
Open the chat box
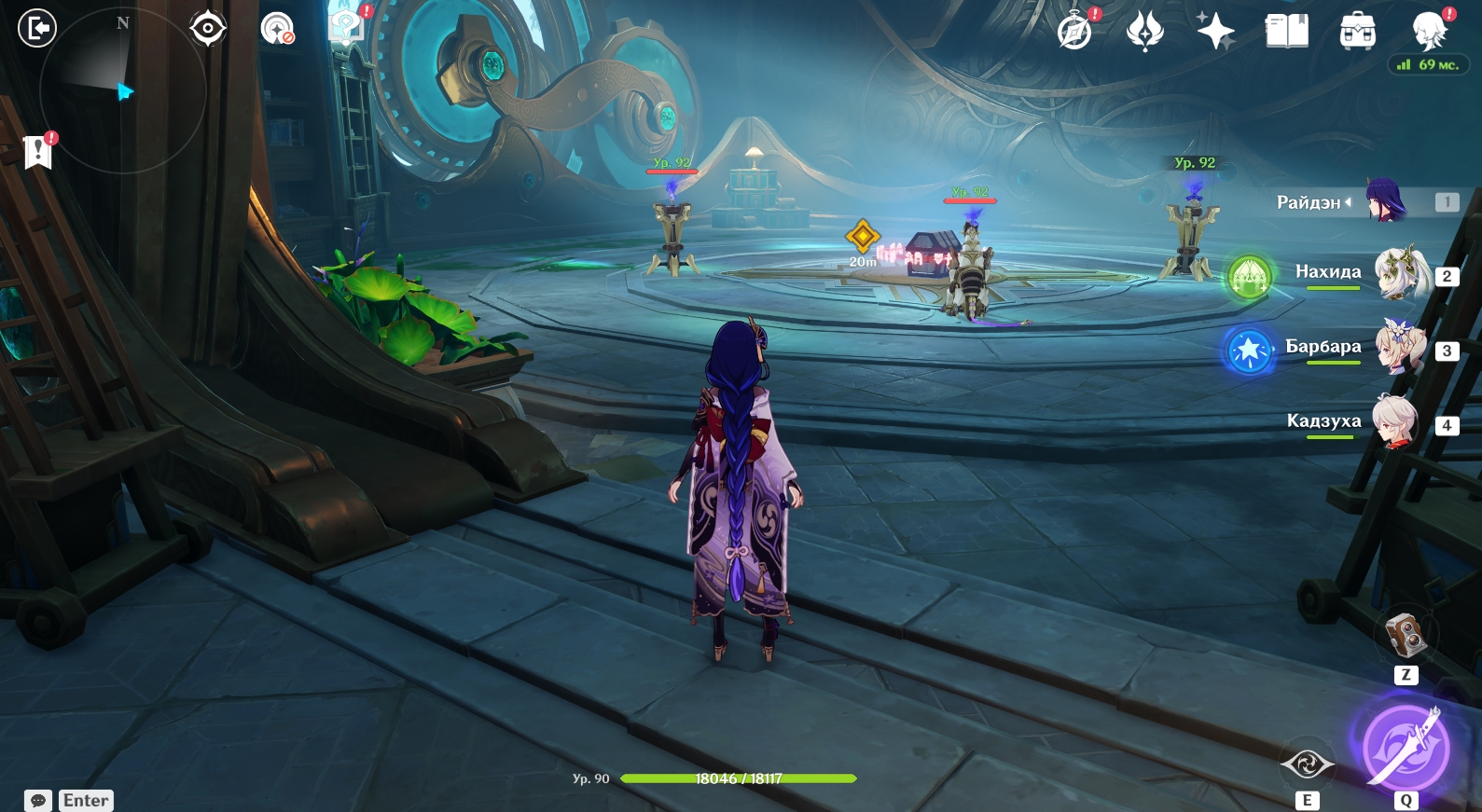[x=38, y=801]
